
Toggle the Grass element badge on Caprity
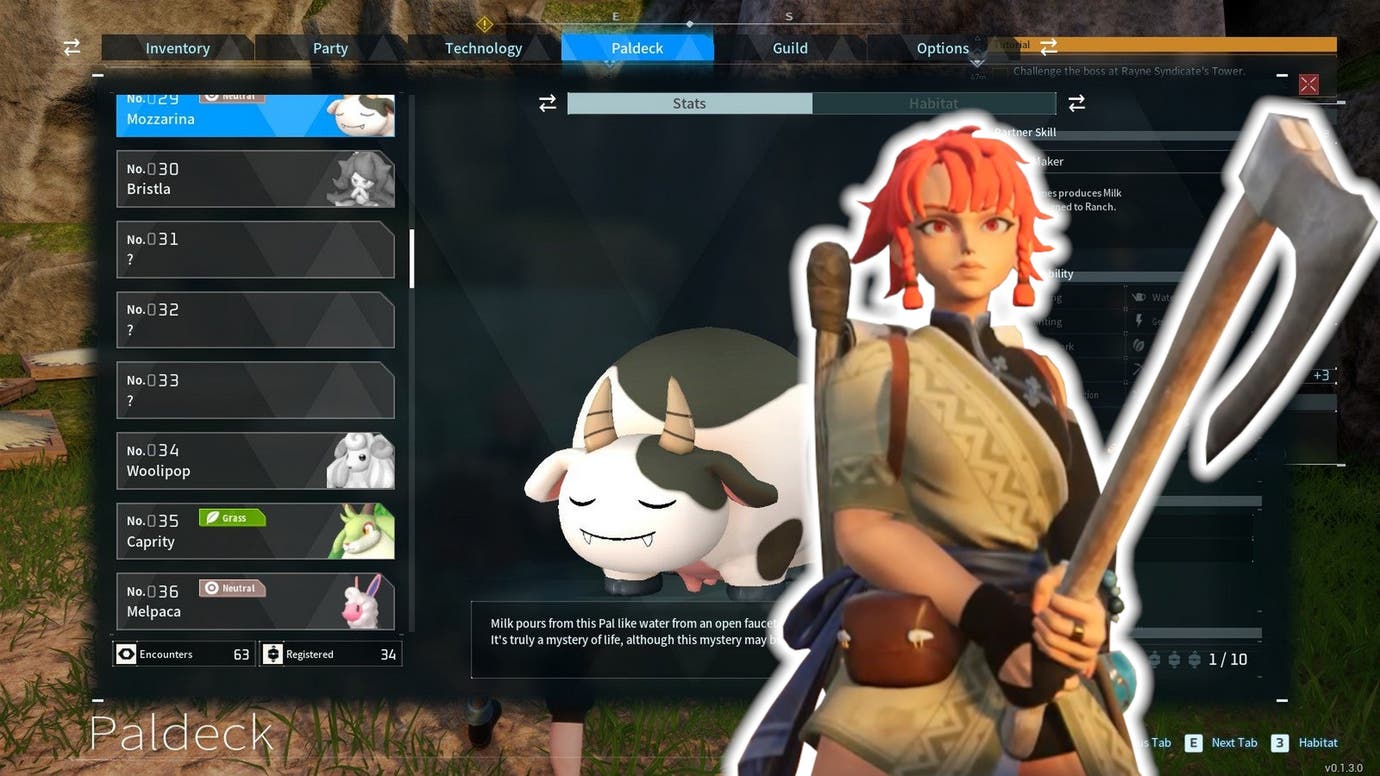pos(231,518)
